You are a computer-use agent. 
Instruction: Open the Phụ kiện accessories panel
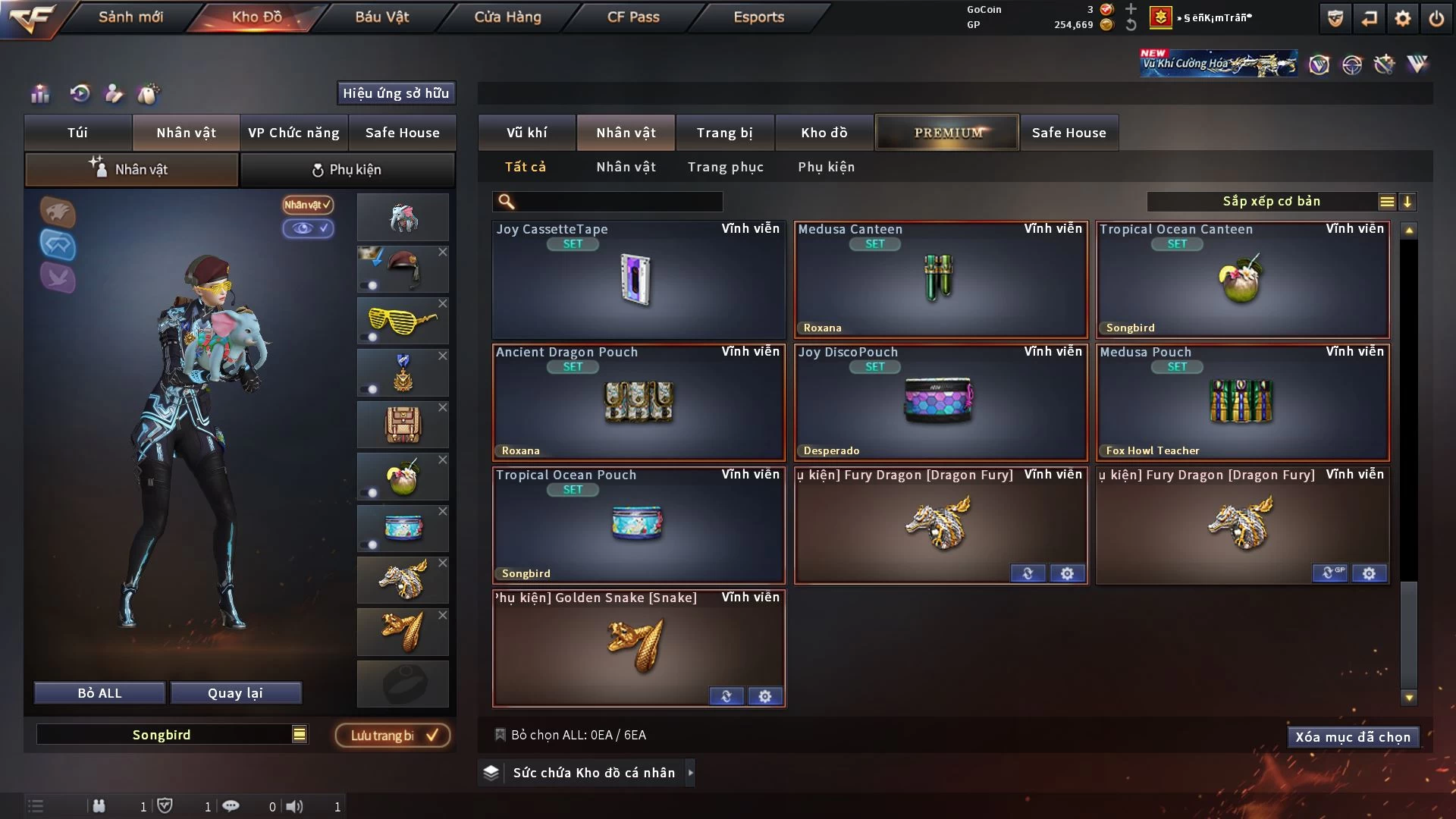point(347,170)
